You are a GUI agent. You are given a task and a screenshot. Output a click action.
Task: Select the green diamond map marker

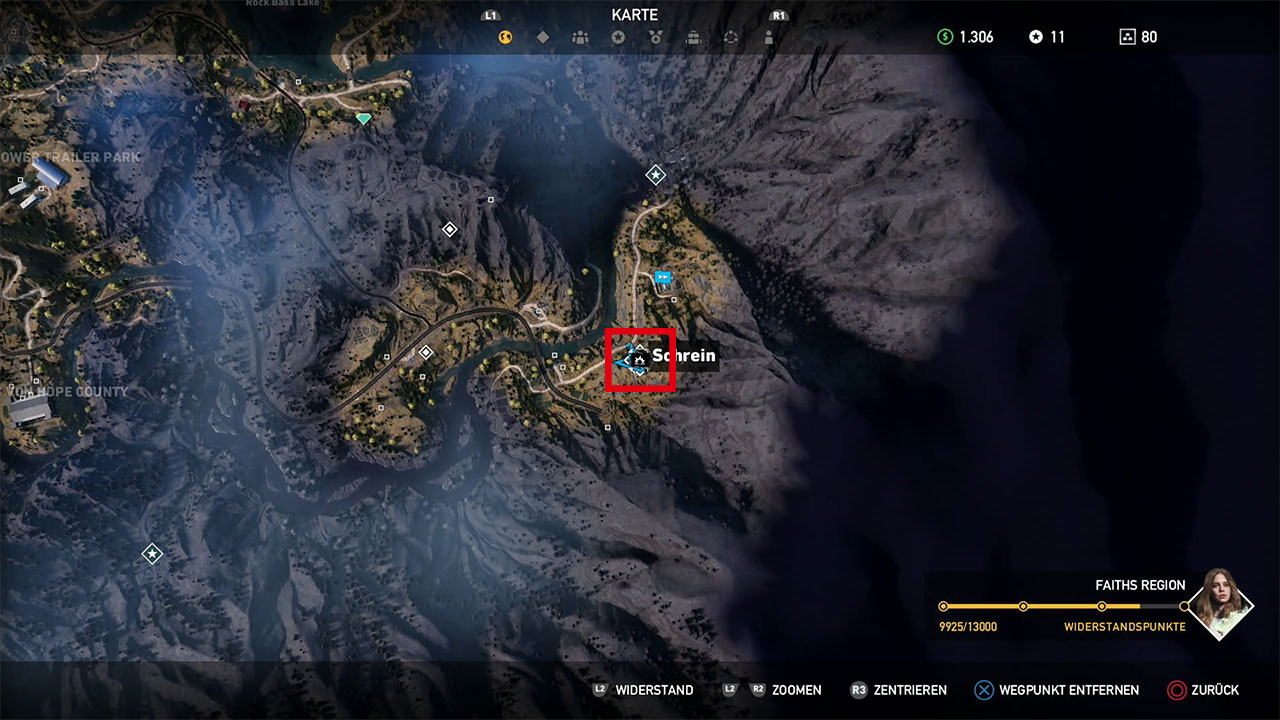point(364,118)
